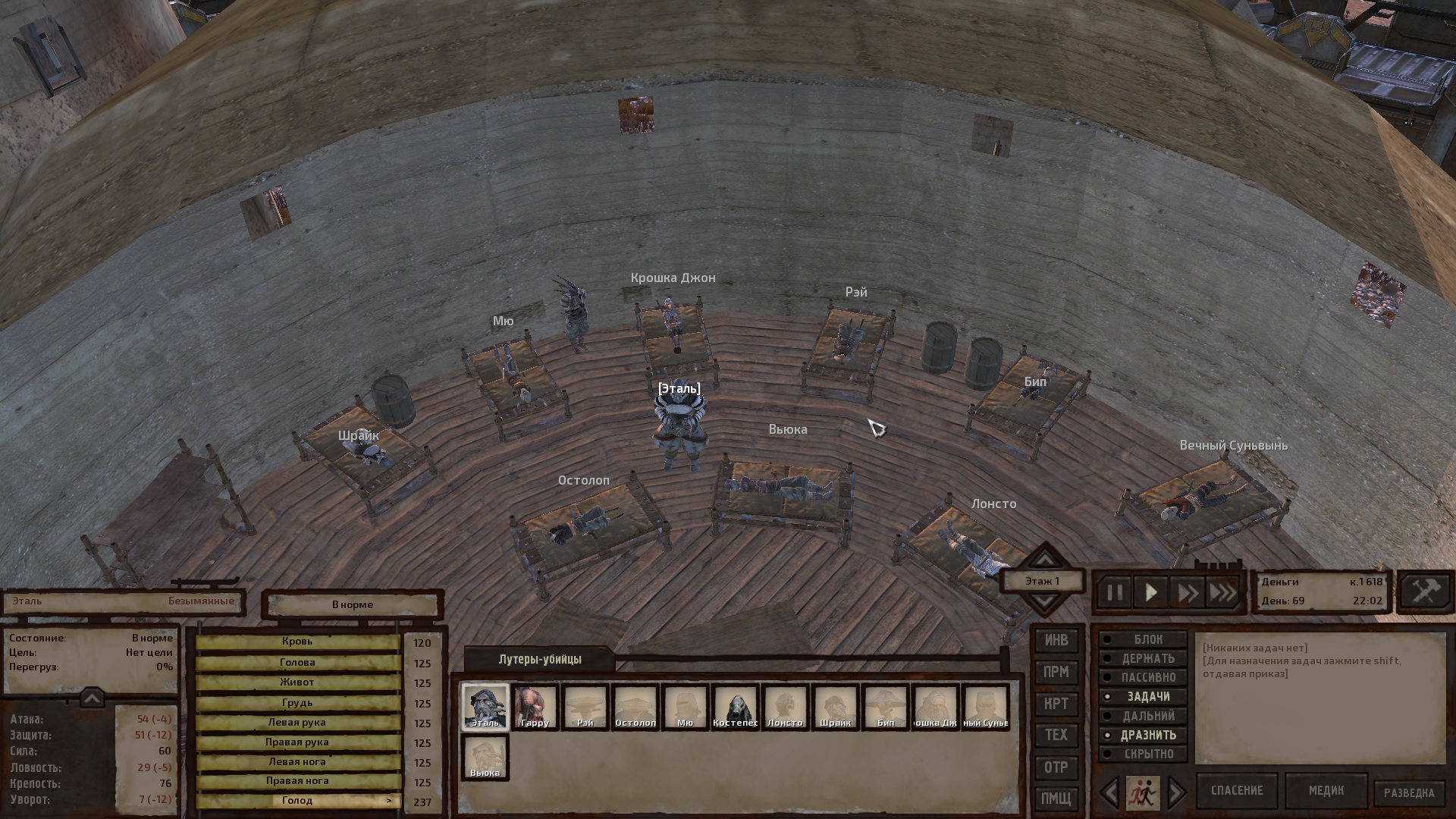Enable the МЕДИК medic order
This screenshot has width=1456, height=819.
click(1326, 791)
